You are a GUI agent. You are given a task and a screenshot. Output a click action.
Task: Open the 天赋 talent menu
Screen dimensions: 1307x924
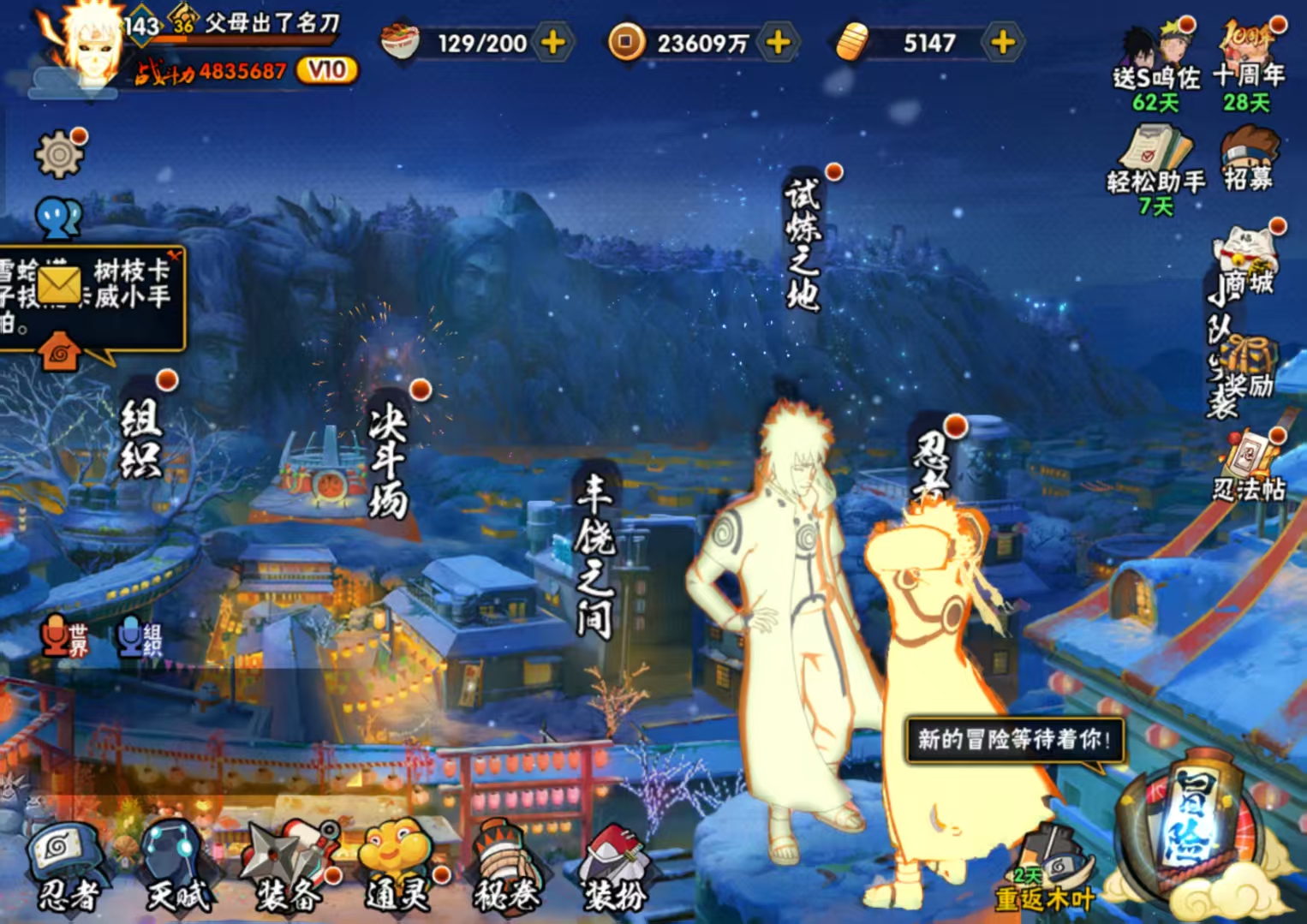coord(176,865)
